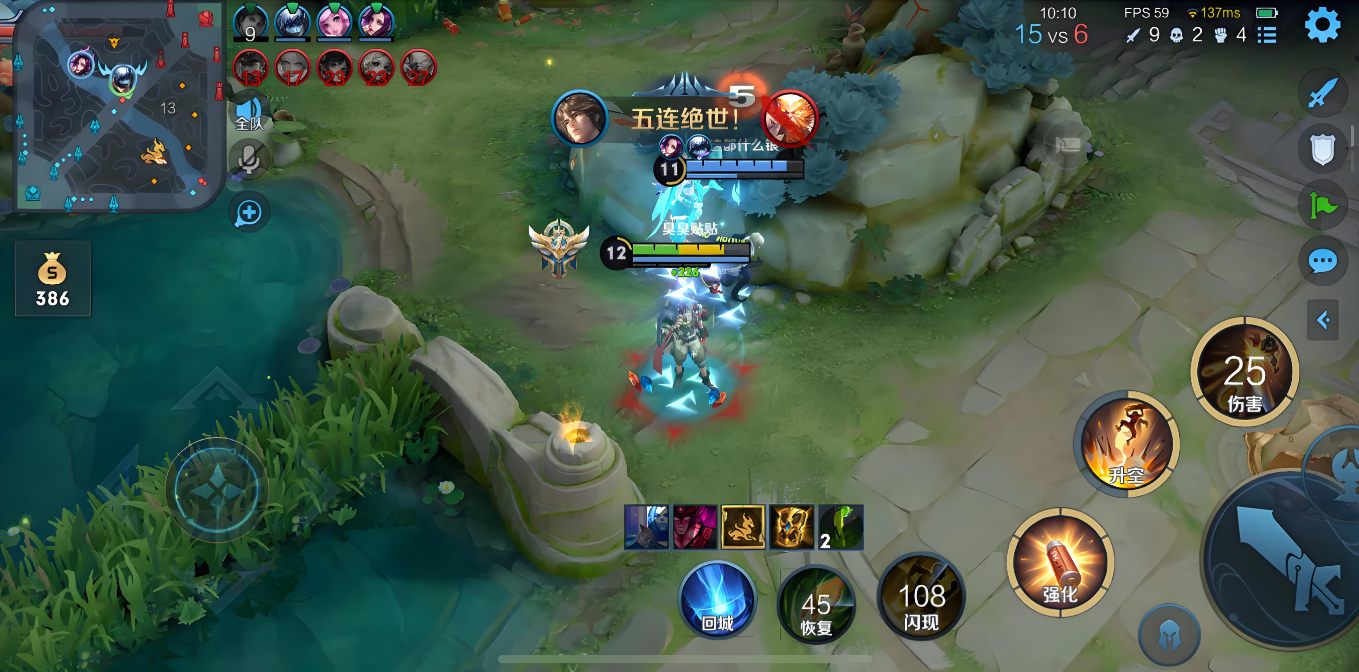Use the 伤害 ability

tap(1244, 372)
